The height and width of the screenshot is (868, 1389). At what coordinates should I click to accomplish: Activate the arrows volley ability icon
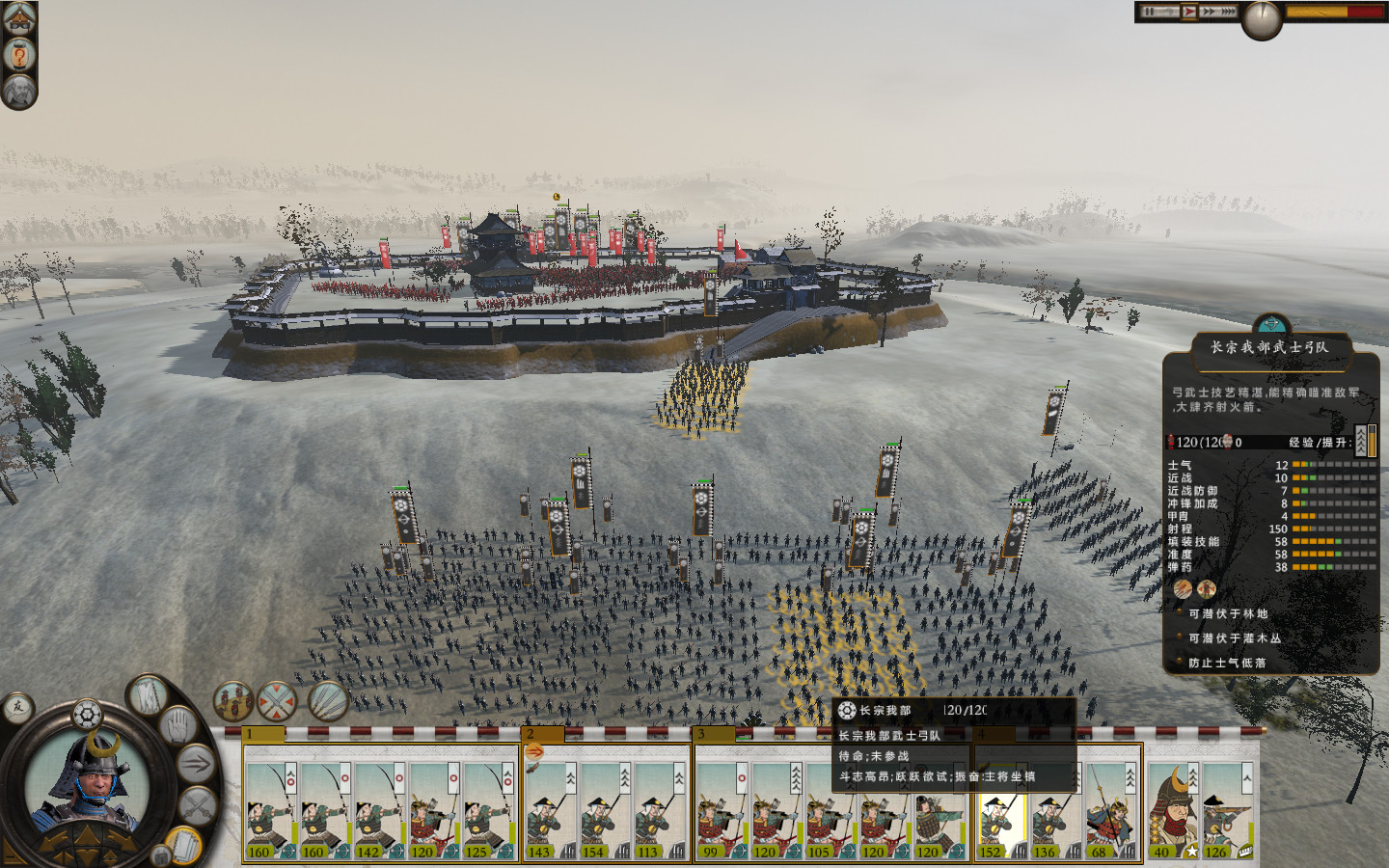pos(327,702)
